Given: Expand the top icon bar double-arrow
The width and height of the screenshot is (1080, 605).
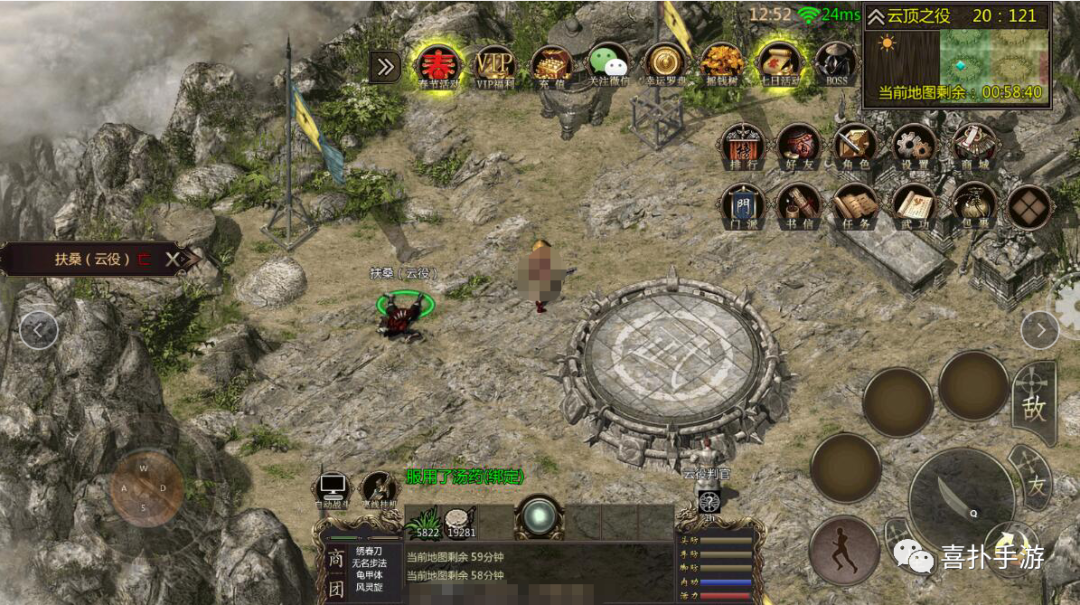Looking at the screenshot, I should (x=384, y=67).
